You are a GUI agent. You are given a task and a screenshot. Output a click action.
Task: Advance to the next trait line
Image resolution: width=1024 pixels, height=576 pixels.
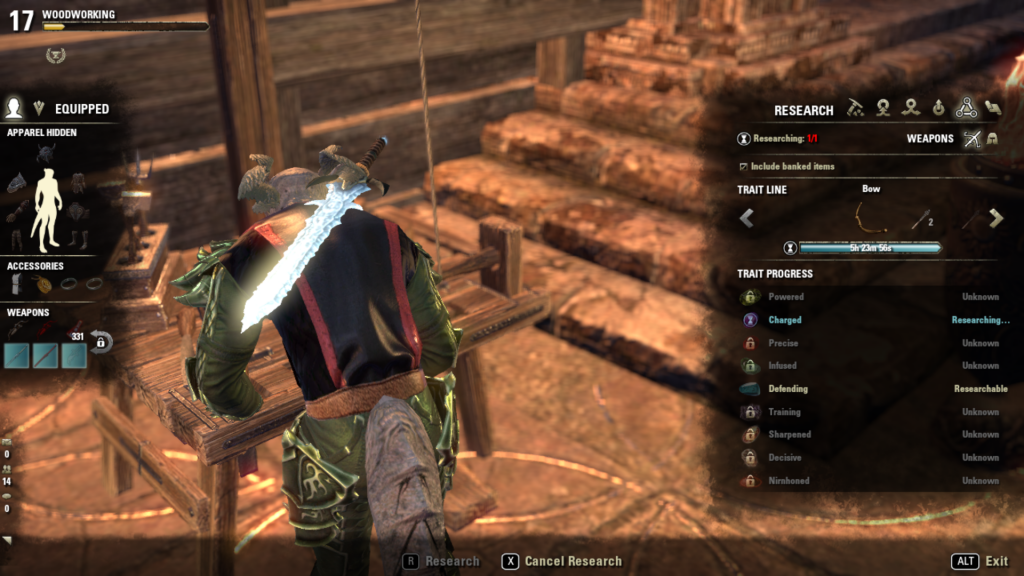coord(995,218)
